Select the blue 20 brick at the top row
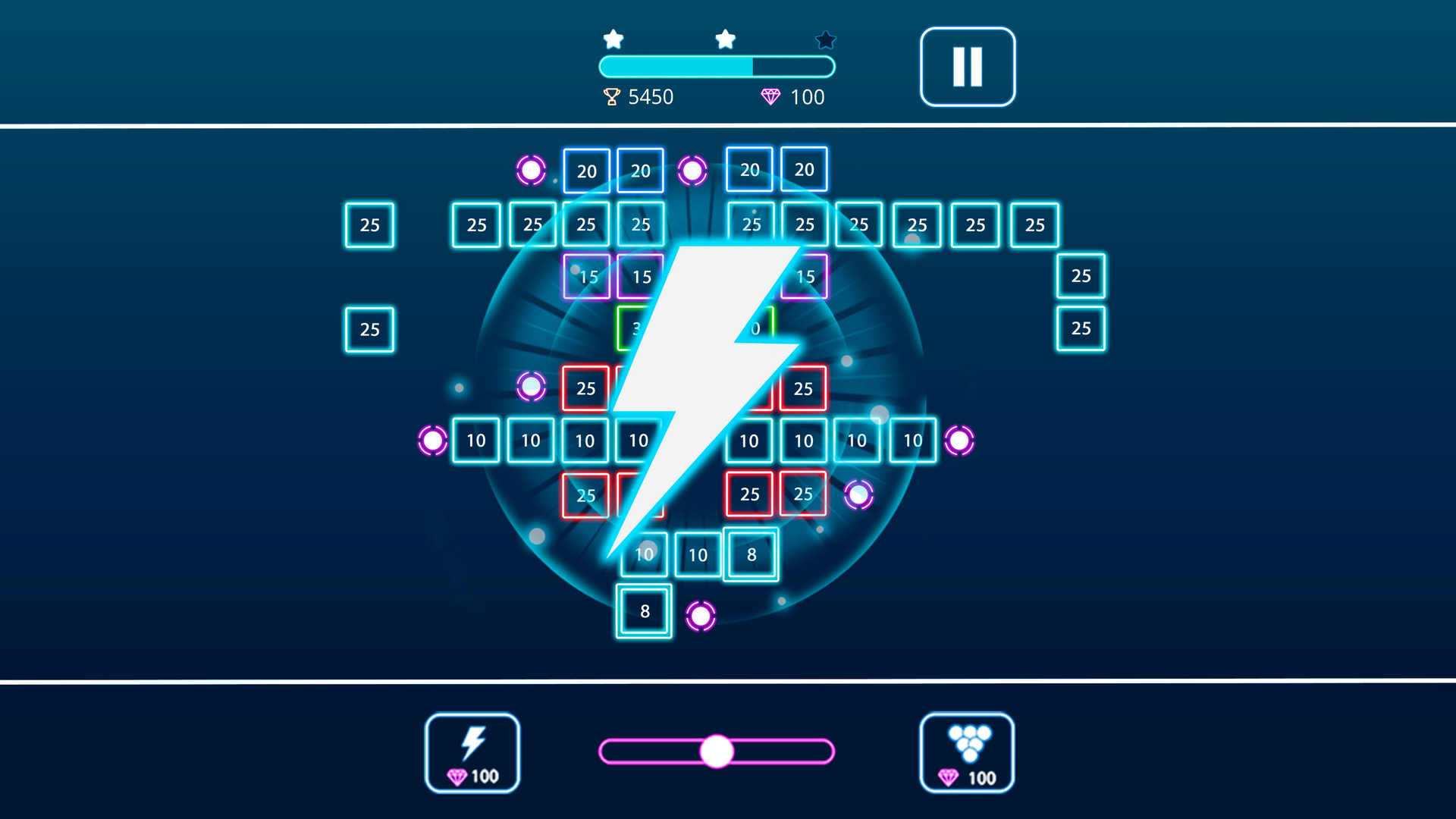This screenshot has width=1456, height=819. point(585,170)
